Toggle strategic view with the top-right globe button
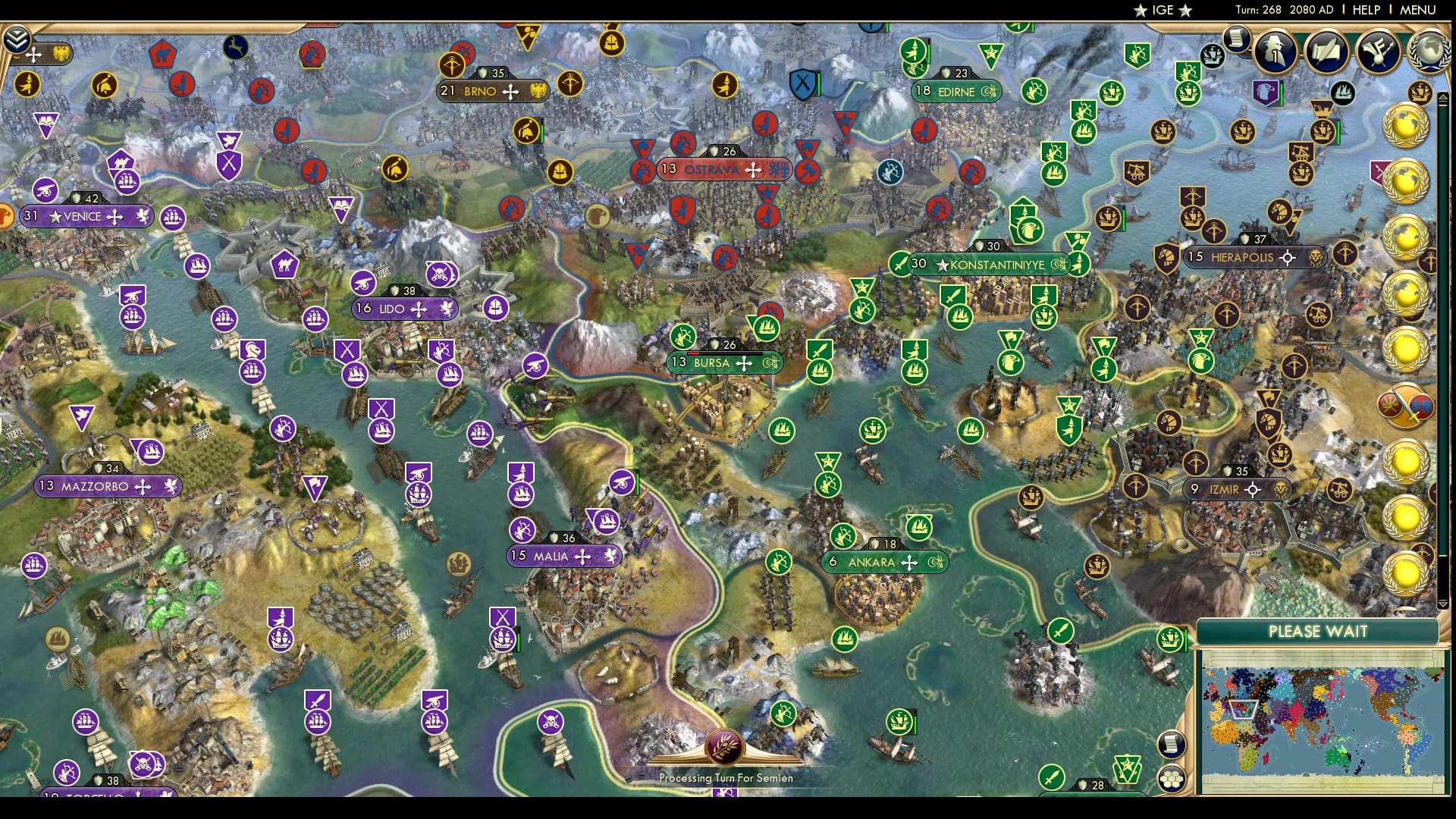This screenshot has height=819, width=1456. point(1429,51)
